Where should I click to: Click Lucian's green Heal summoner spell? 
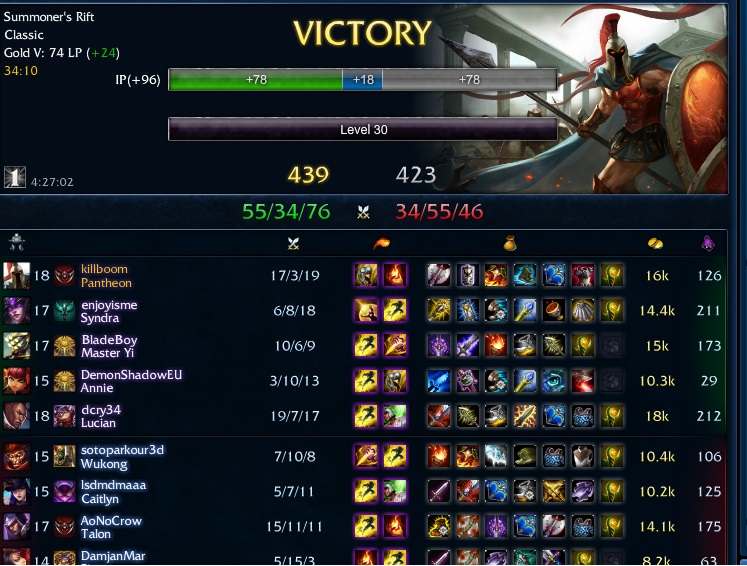394,416
